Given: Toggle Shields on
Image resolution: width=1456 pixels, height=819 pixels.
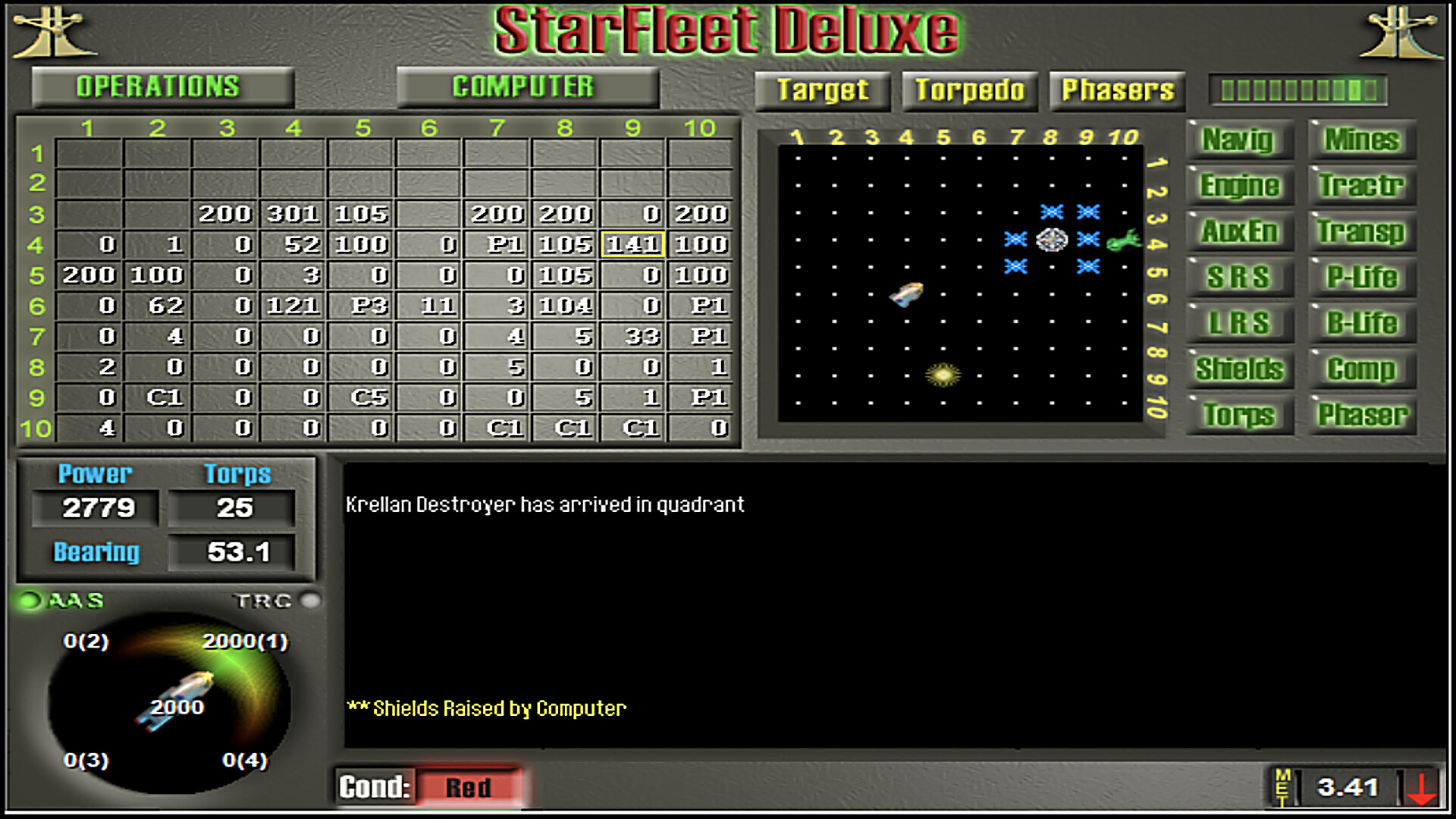Looking at the screenshot, I should pos(1239,369).
